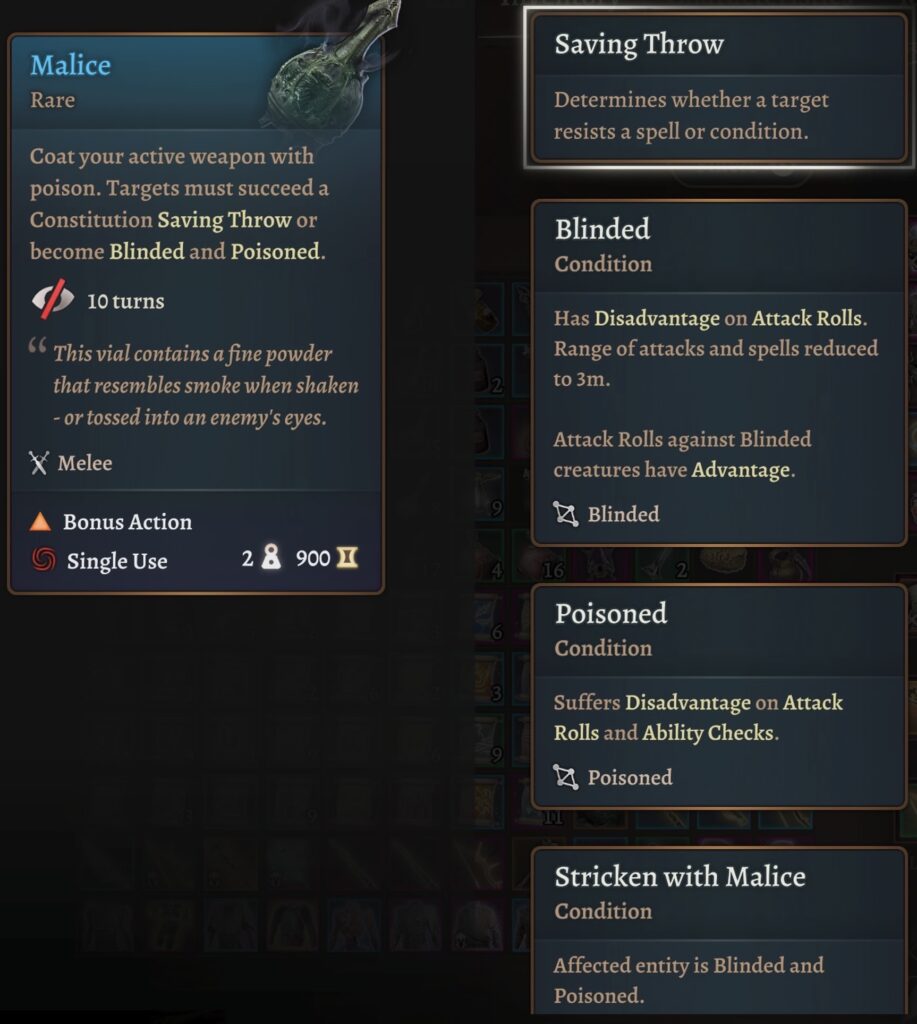Click the Saving Throw keyword in Malice description

pos(224,220)
